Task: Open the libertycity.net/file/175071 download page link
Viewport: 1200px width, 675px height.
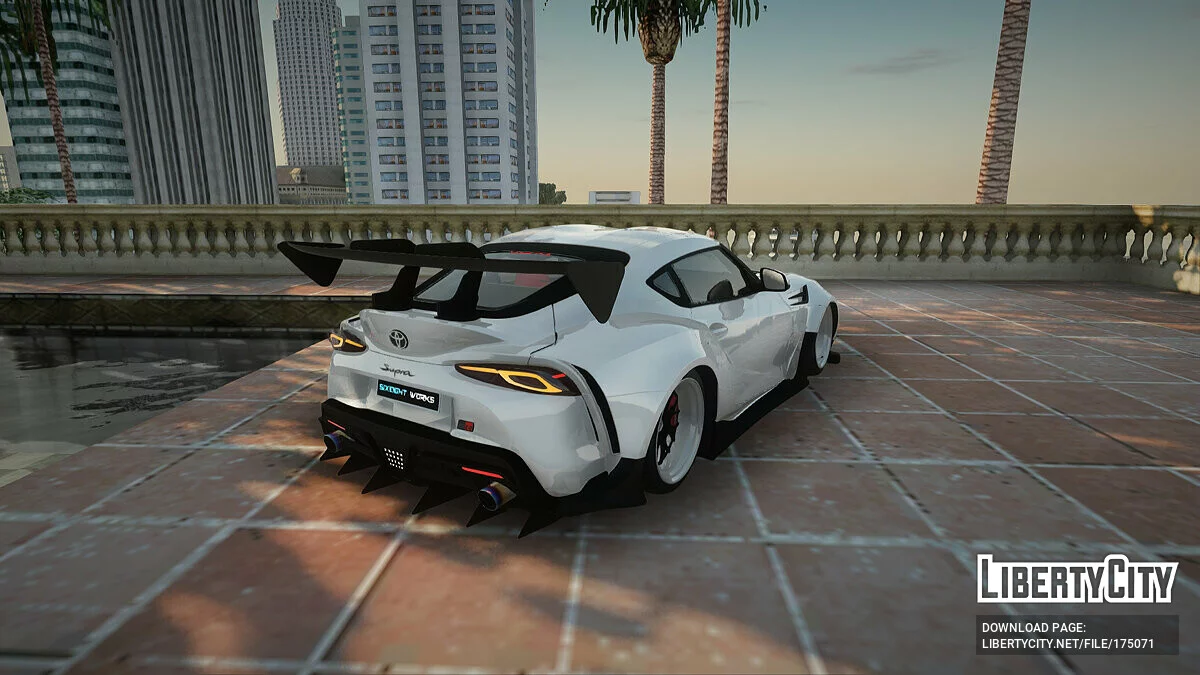Action: (1068, 644)
